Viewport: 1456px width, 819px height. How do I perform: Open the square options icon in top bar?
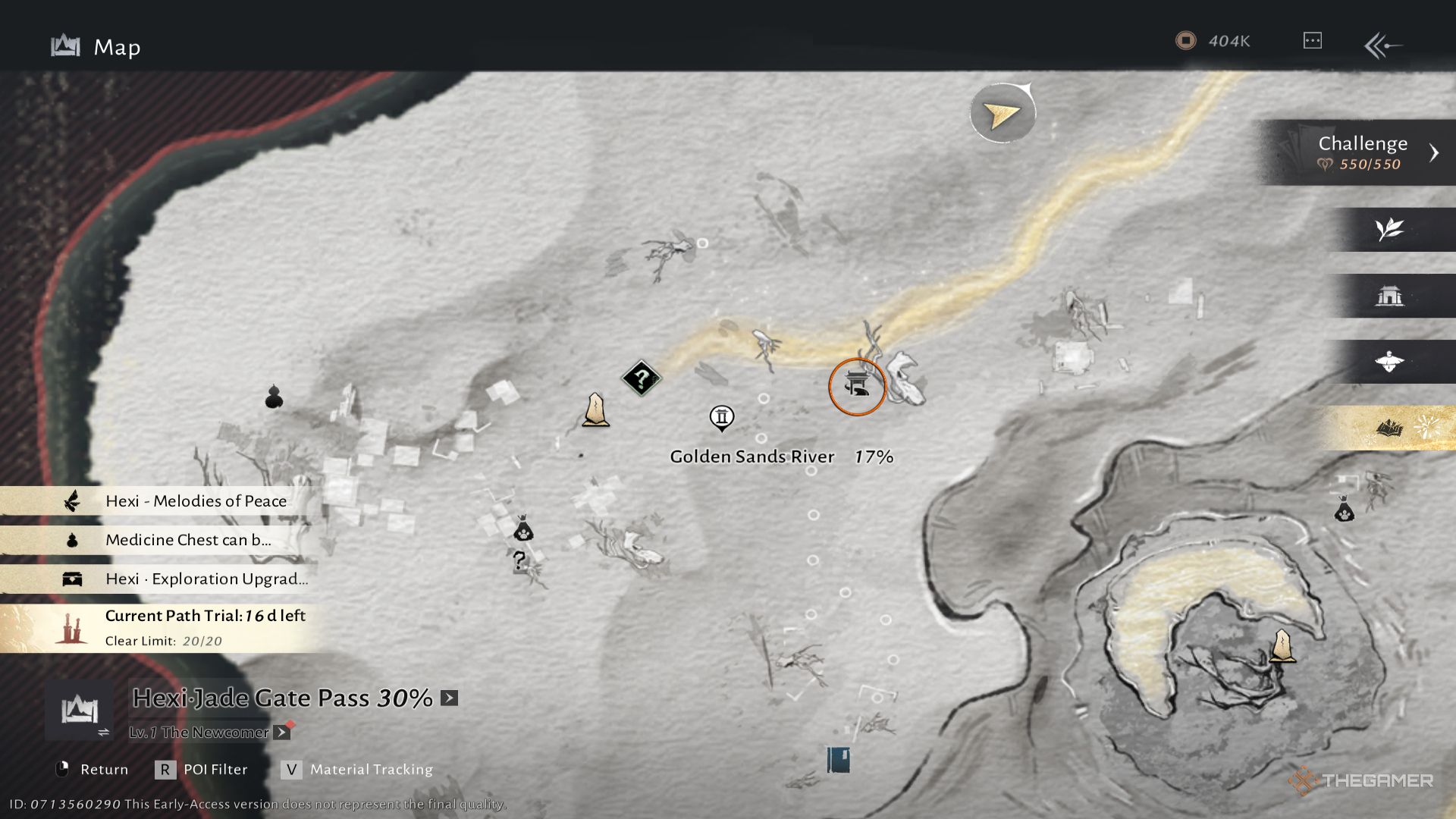(x=1312, y=41)
